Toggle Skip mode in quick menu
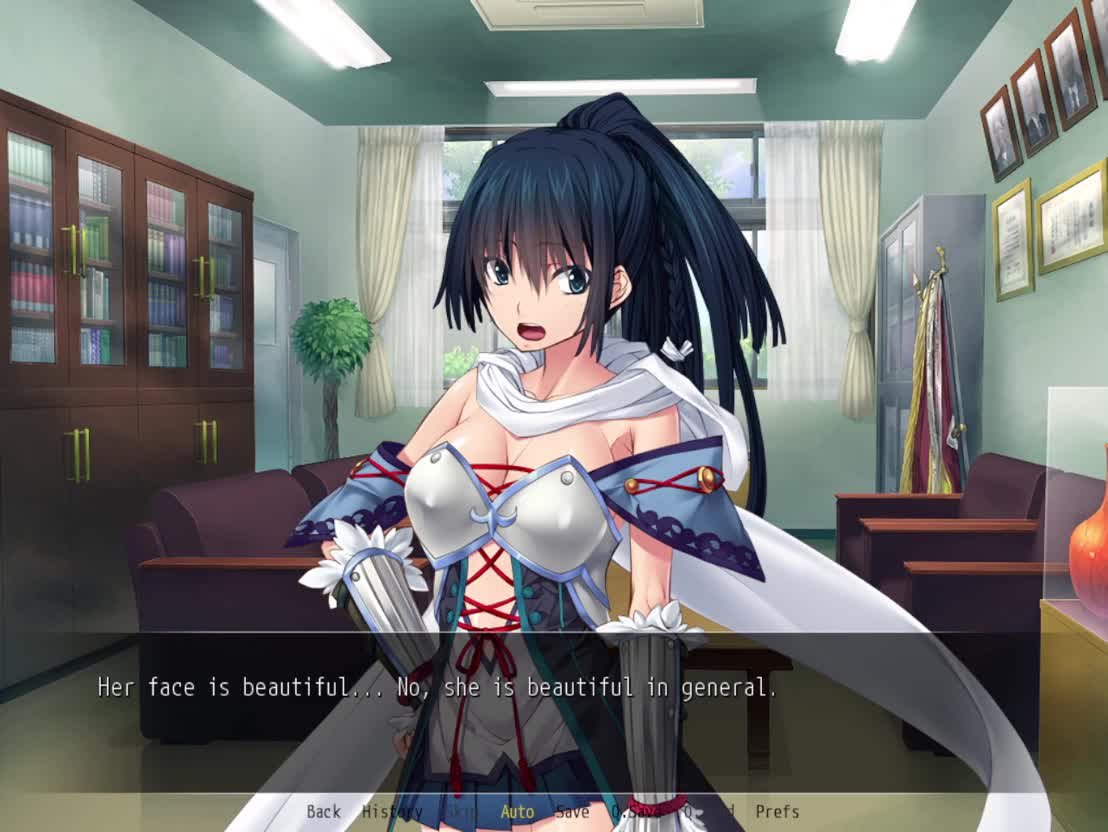This screenshot has height=832, width=1108. pyautogui.click(x=460, y=812)
